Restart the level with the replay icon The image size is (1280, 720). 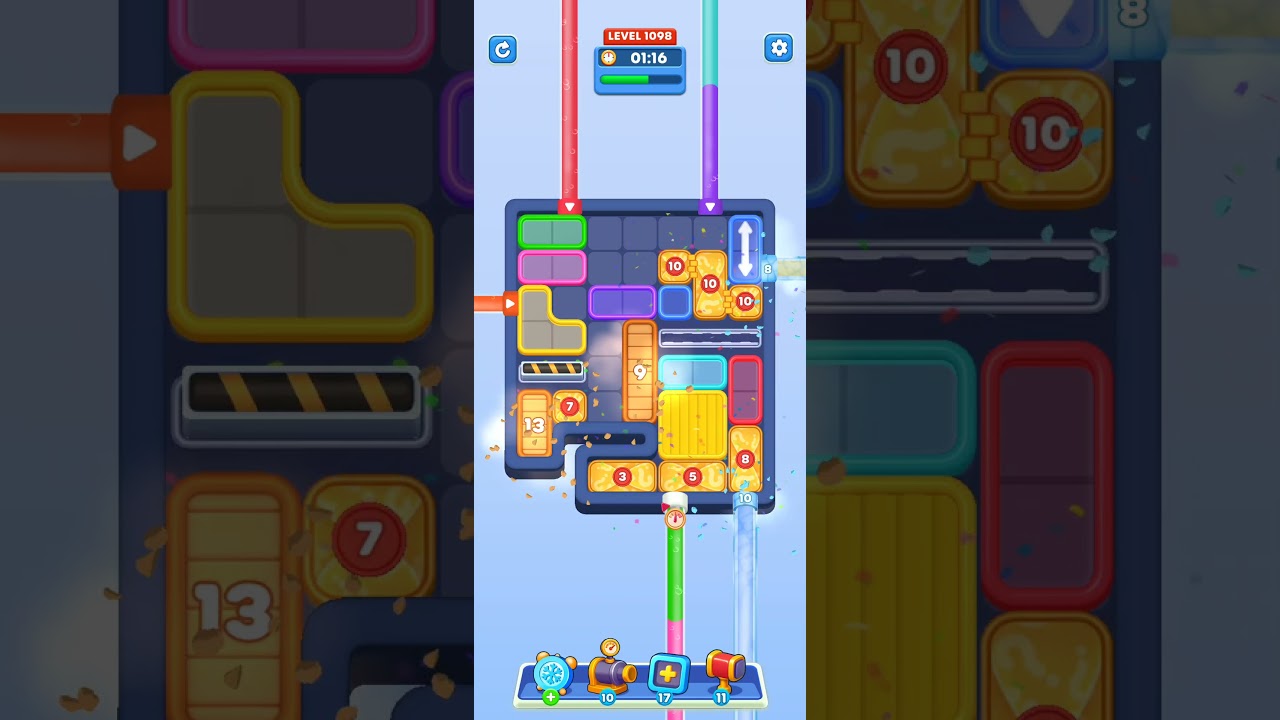[503, 49]
